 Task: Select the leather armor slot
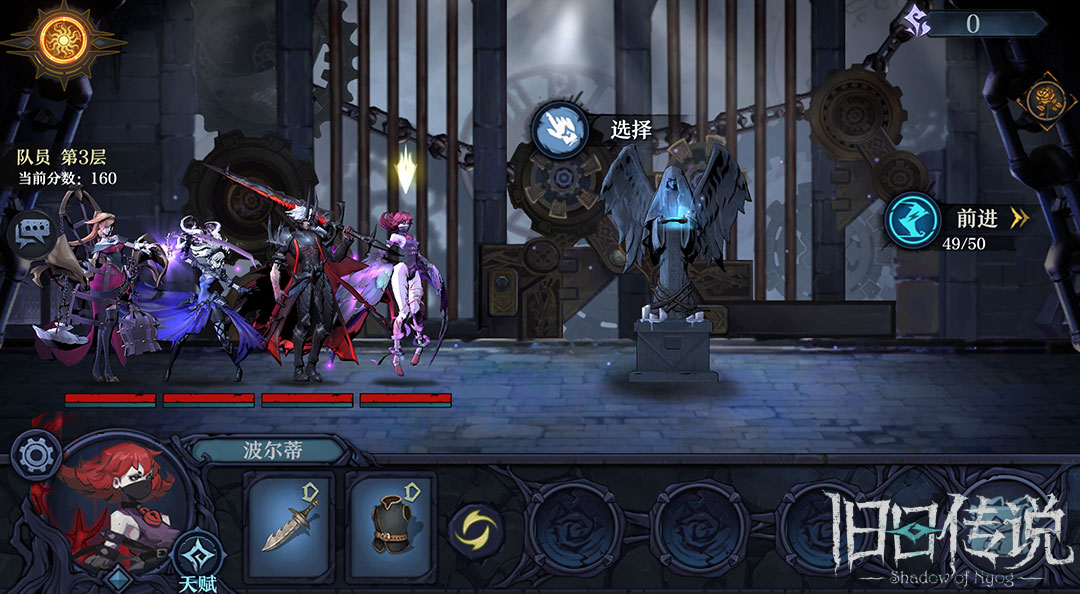tap(391, 526)
